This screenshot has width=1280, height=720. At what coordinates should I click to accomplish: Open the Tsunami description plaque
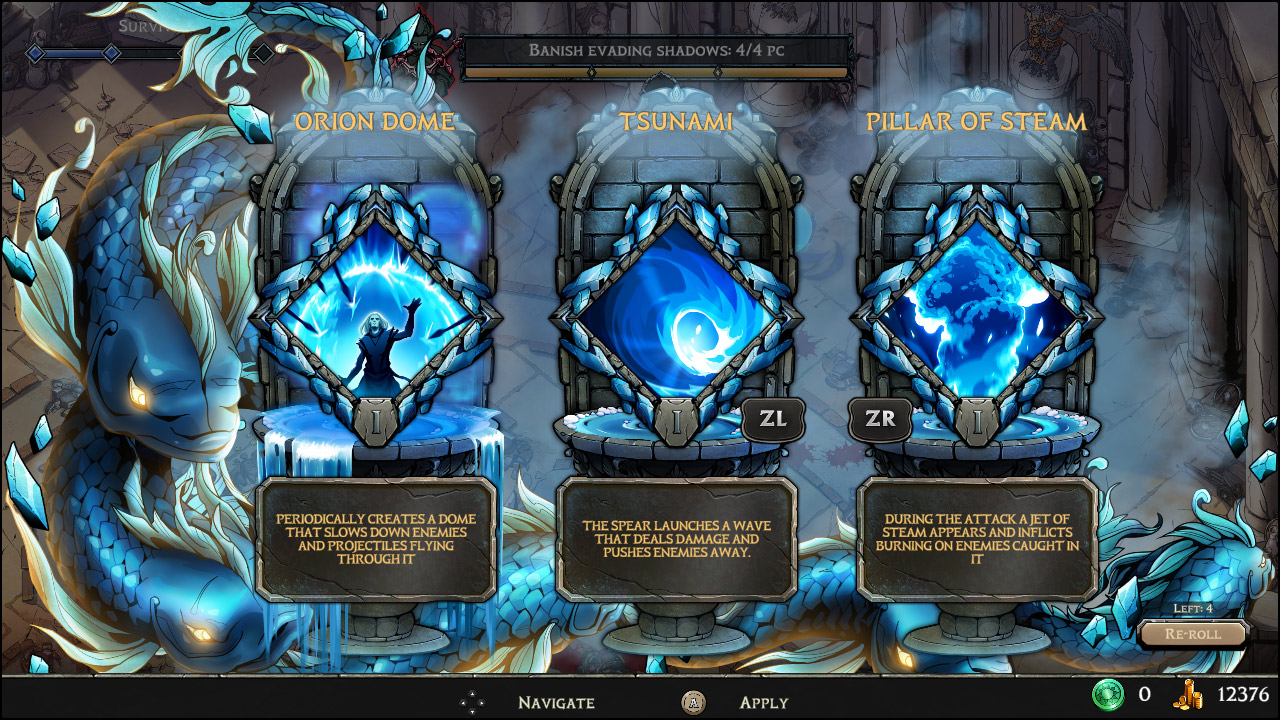(x=676, y=540)
